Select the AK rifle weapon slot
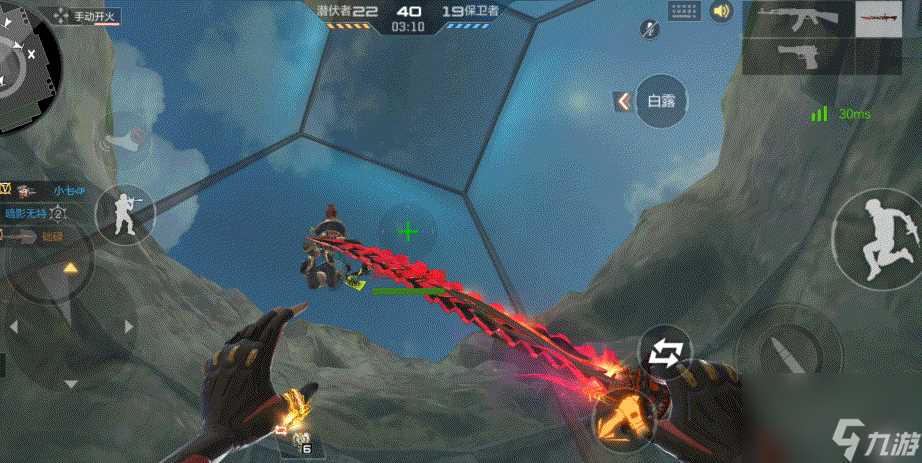The image size is (922, 463). 797,19
